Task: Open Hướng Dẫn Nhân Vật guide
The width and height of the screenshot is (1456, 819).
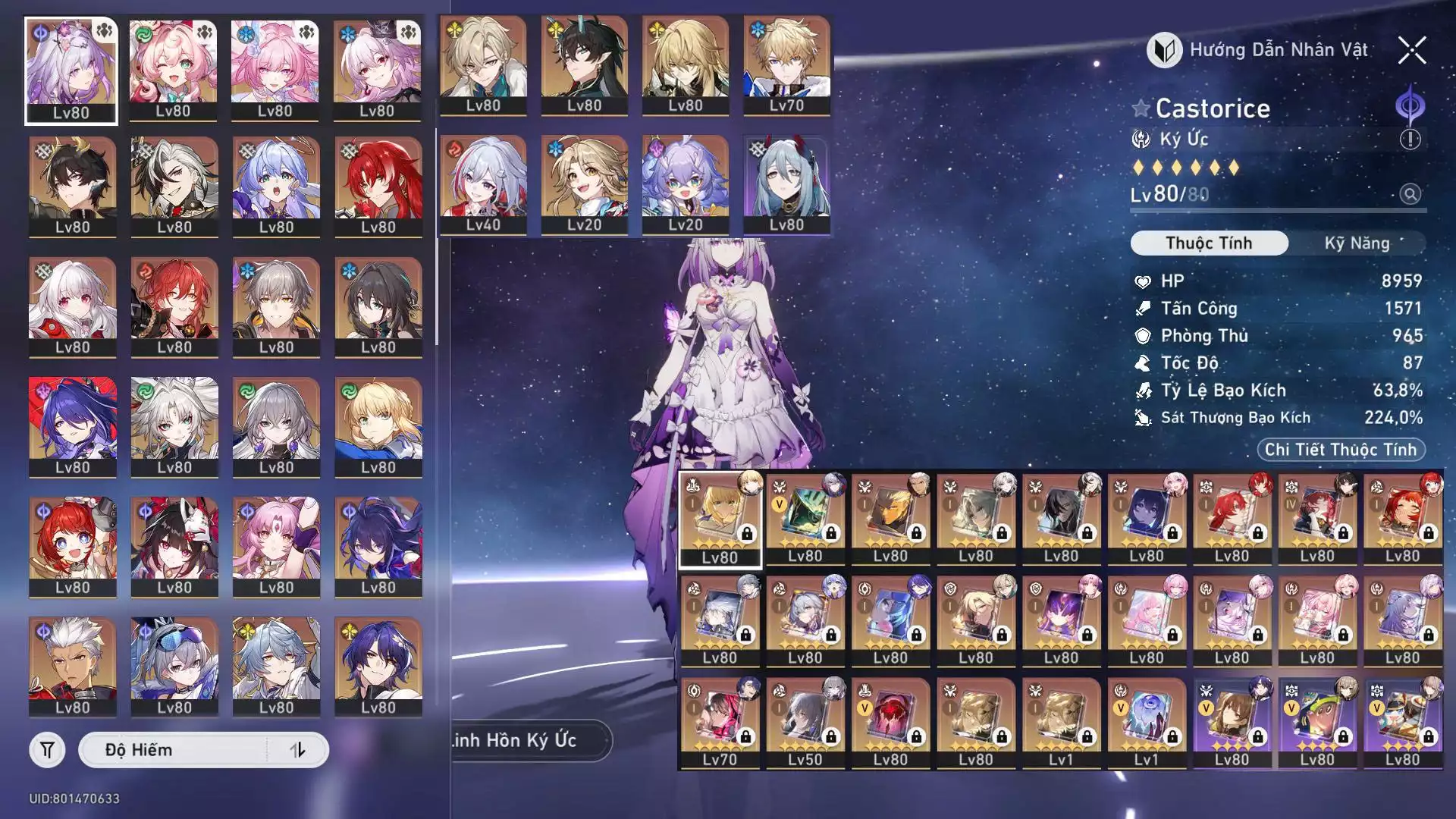Action: (1259, 50)
